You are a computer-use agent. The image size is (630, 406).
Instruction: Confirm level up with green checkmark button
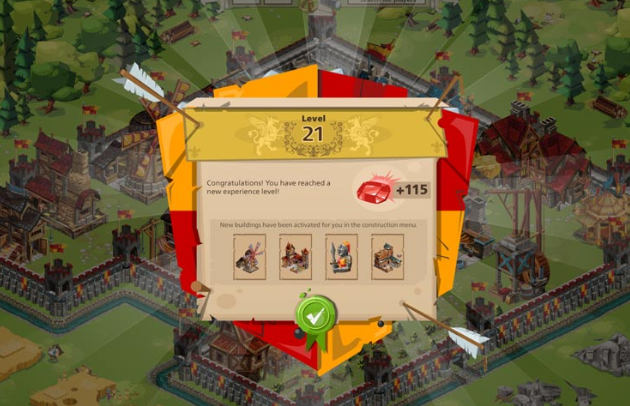pyautogui.click(x=313, y=315)
